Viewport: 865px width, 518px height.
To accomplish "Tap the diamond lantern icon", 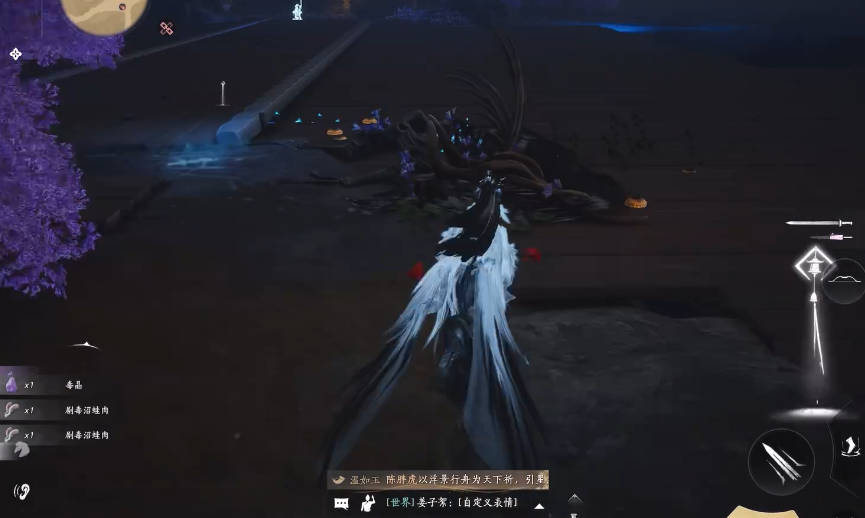I will [814, 266].
